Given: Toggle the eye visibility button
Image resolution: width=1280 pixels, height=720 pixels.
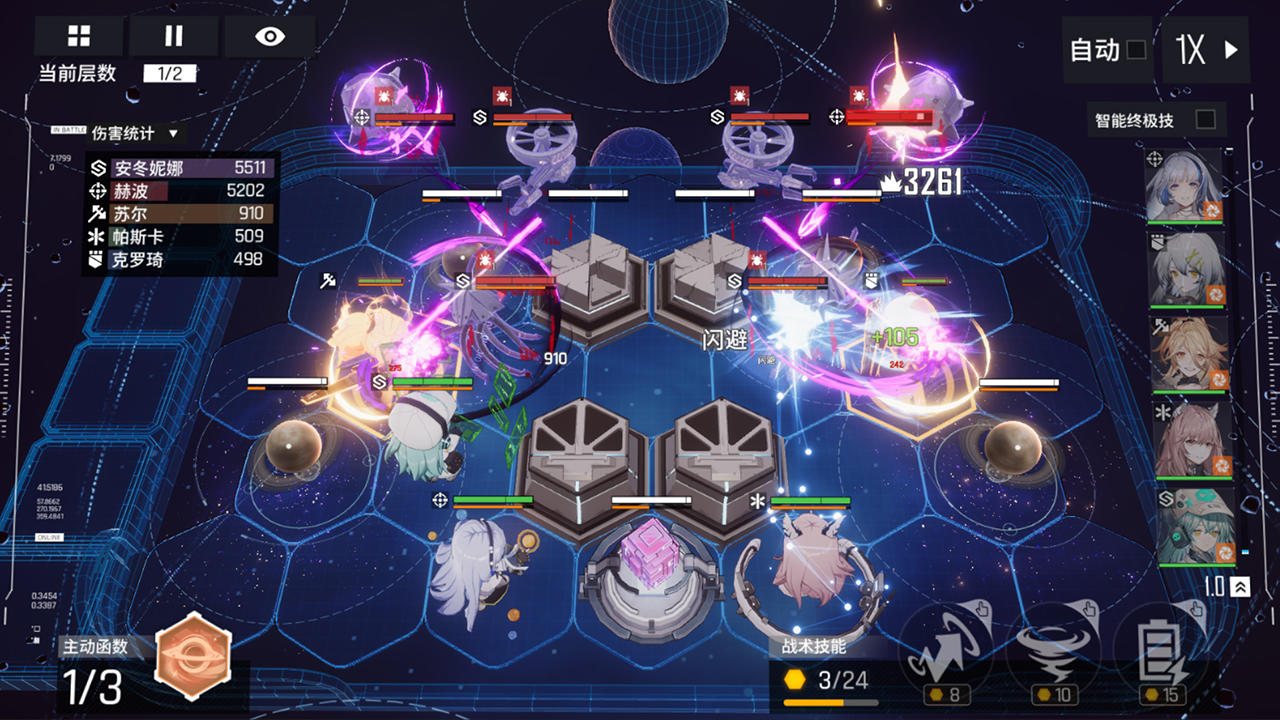Looking at the screenshot, I should [x=269, y=36].
